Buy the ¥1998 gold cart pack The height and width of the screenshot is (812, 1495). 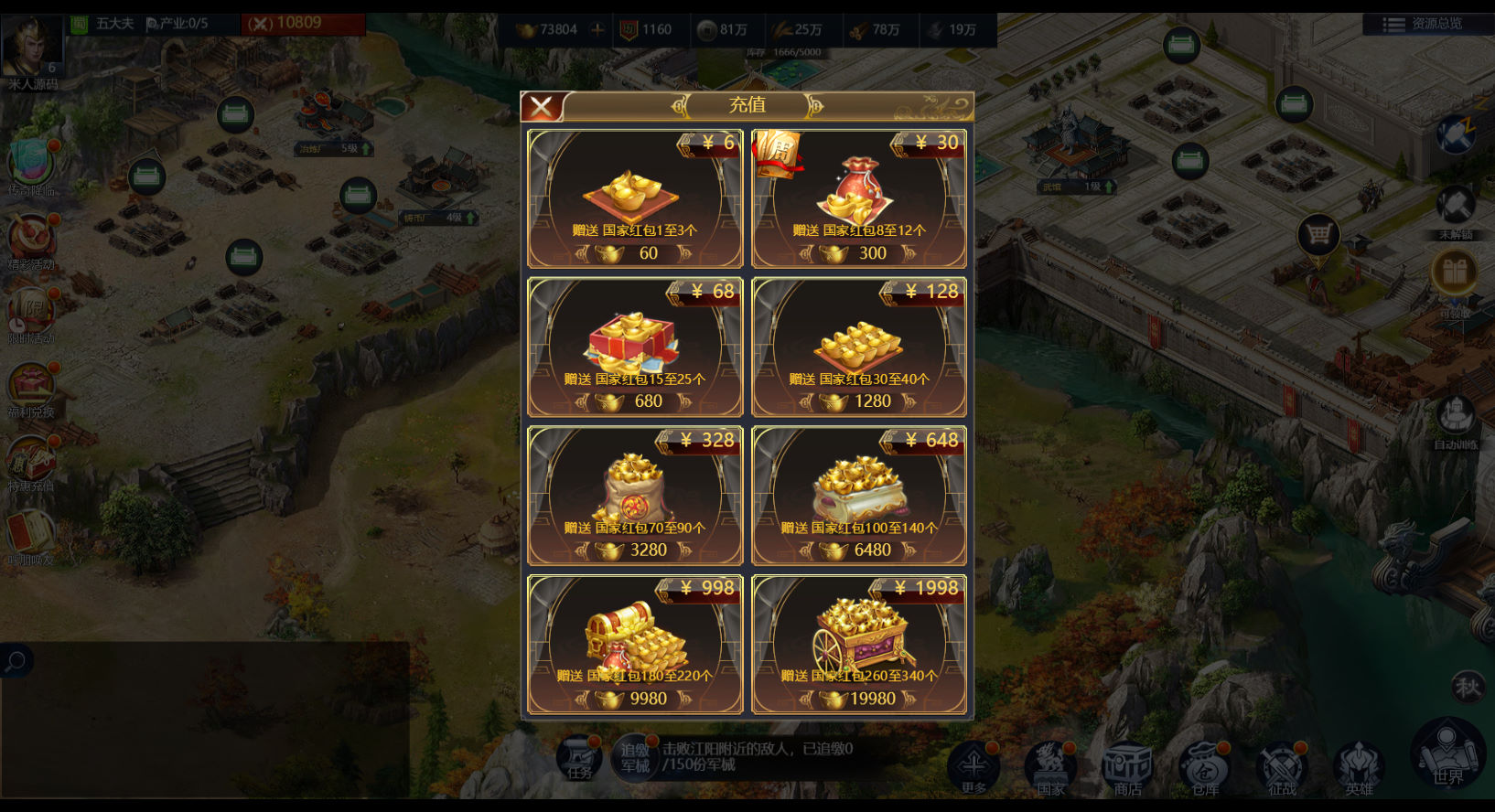click(859, 645)
